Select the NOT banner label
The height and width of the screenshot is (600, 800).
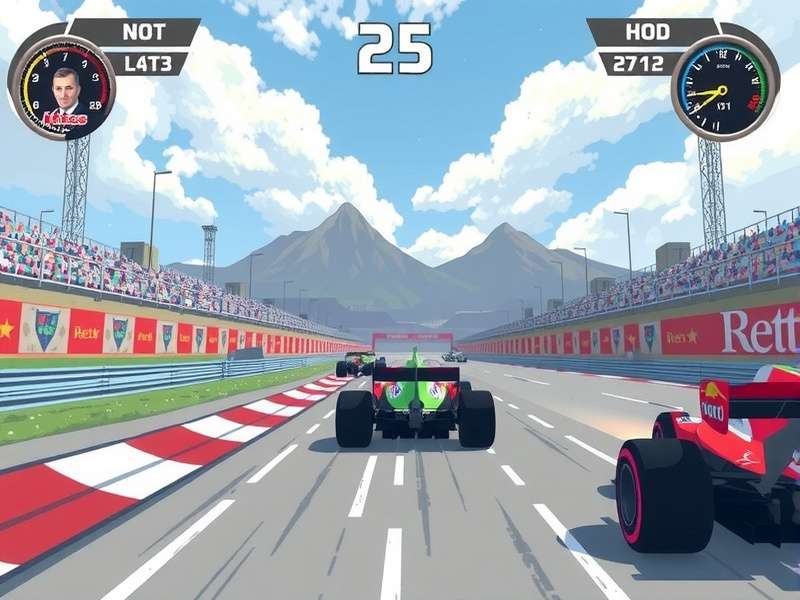(143, 31)
